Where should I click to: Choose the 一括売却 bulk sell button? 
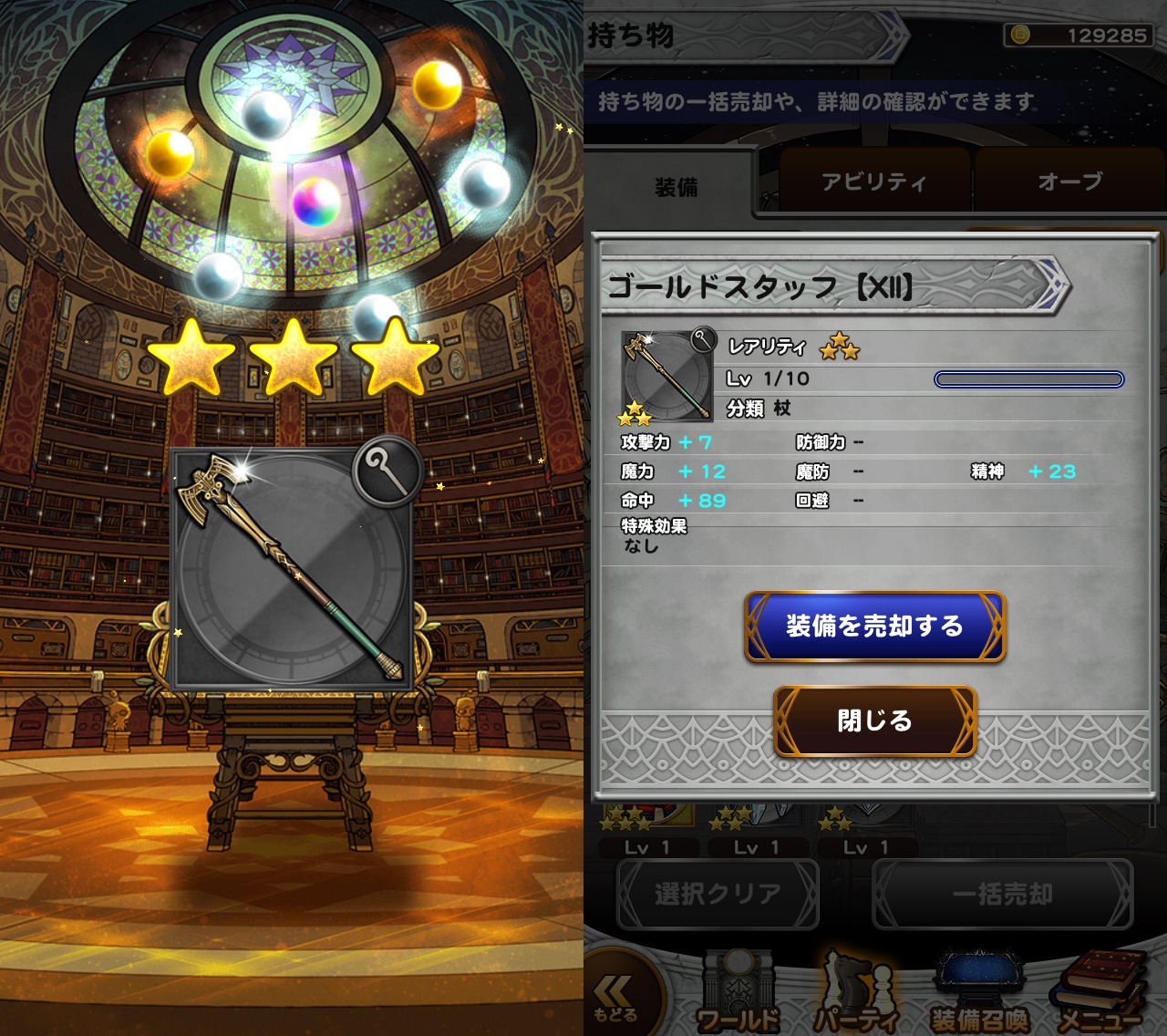coord(1002,894)
